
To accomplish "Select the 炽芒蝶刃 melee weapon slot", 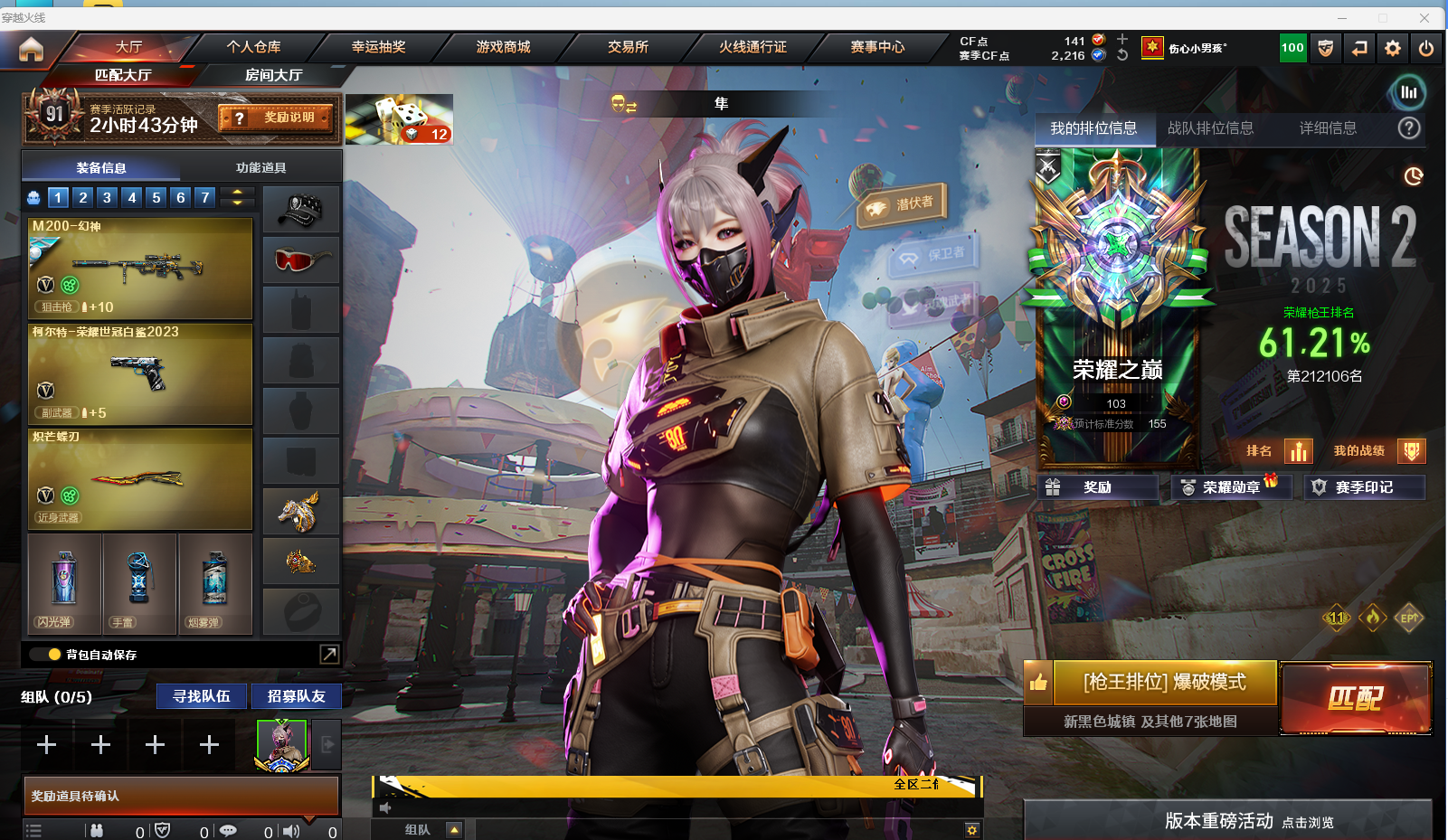I will pos(140,478).
